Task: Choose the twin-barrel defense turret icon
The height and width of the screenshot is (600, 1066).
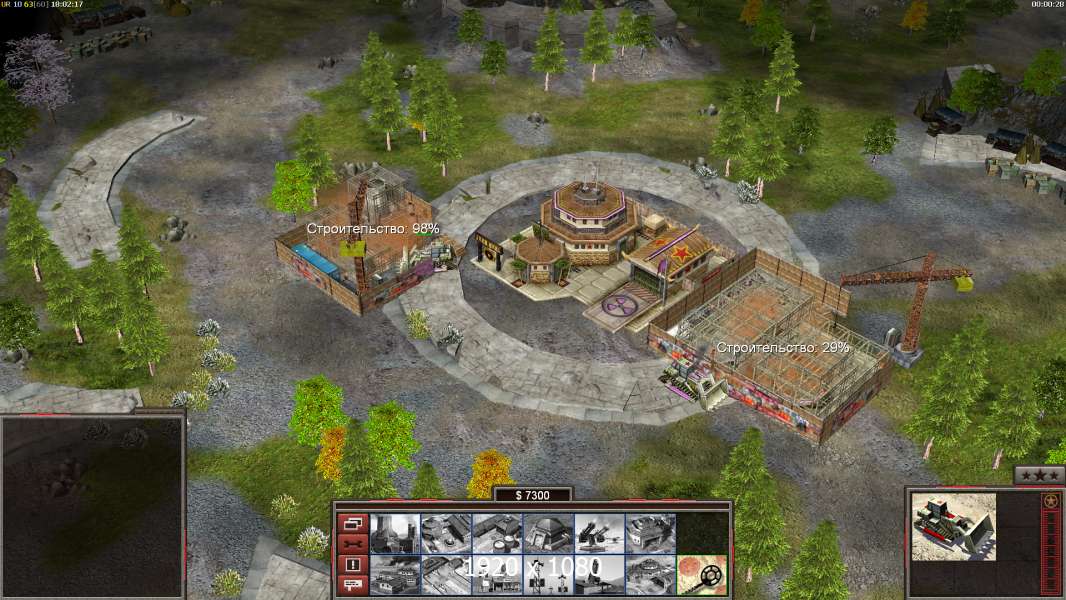Action: click(599, 534)
